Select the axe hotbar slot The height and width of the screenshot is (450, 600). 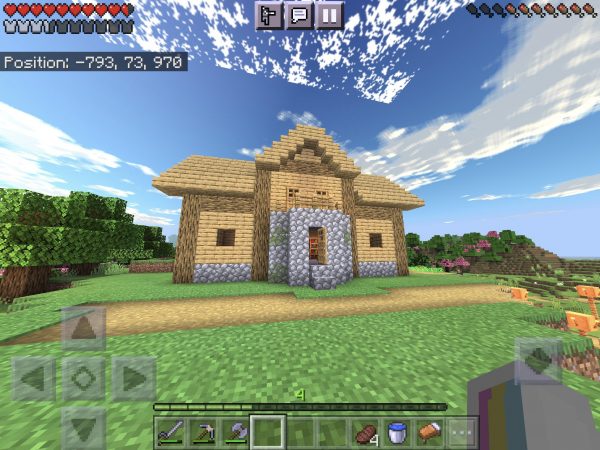pyautogui.click(x=235, y=432)
